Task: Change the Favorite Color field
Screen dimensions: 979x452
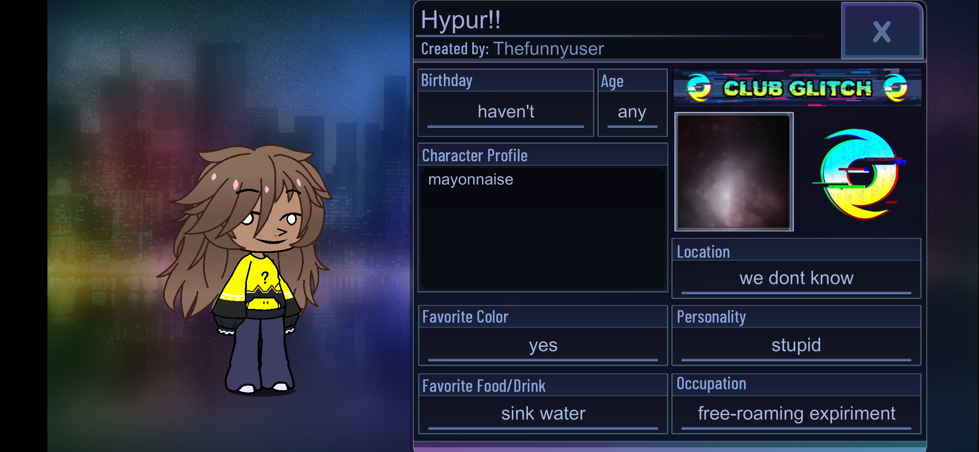Action: (542, 345)
